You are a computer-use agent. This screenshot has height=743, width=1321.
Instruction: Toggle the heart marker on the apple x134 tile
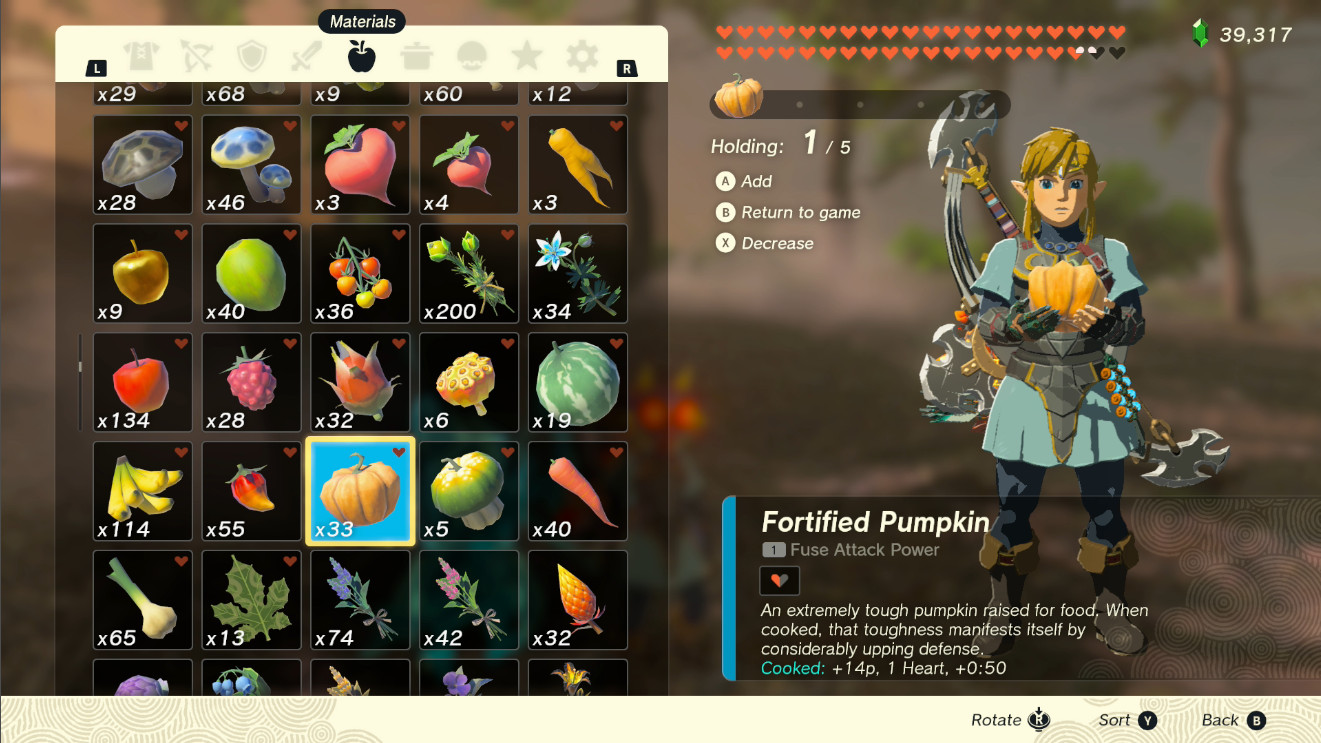click(x=181, y=345)
